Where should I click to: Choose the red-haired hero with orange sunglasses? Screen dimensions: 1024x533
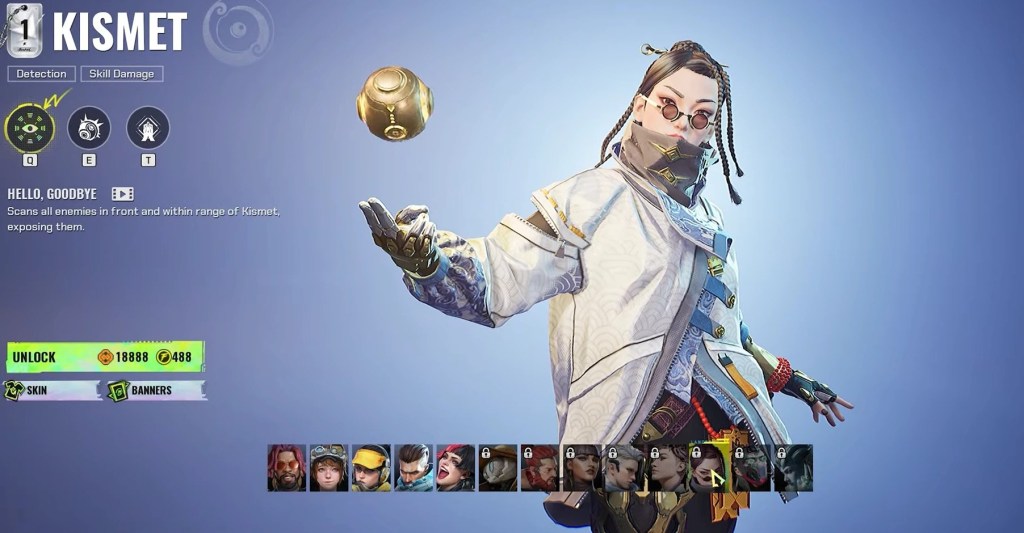coord(286,468)
